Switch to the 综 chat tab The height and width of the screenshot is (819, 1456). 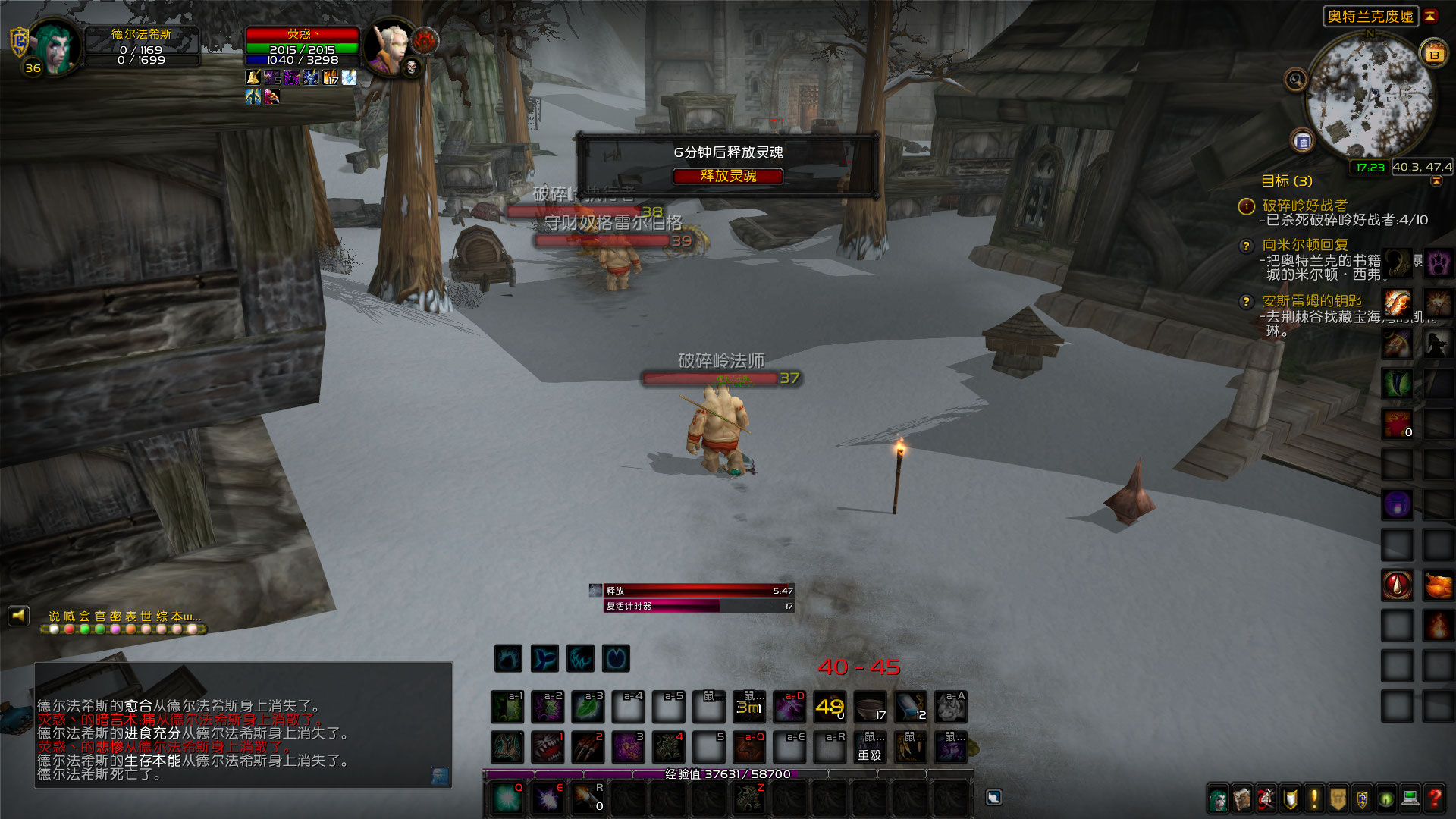click(x=161, y=616)
